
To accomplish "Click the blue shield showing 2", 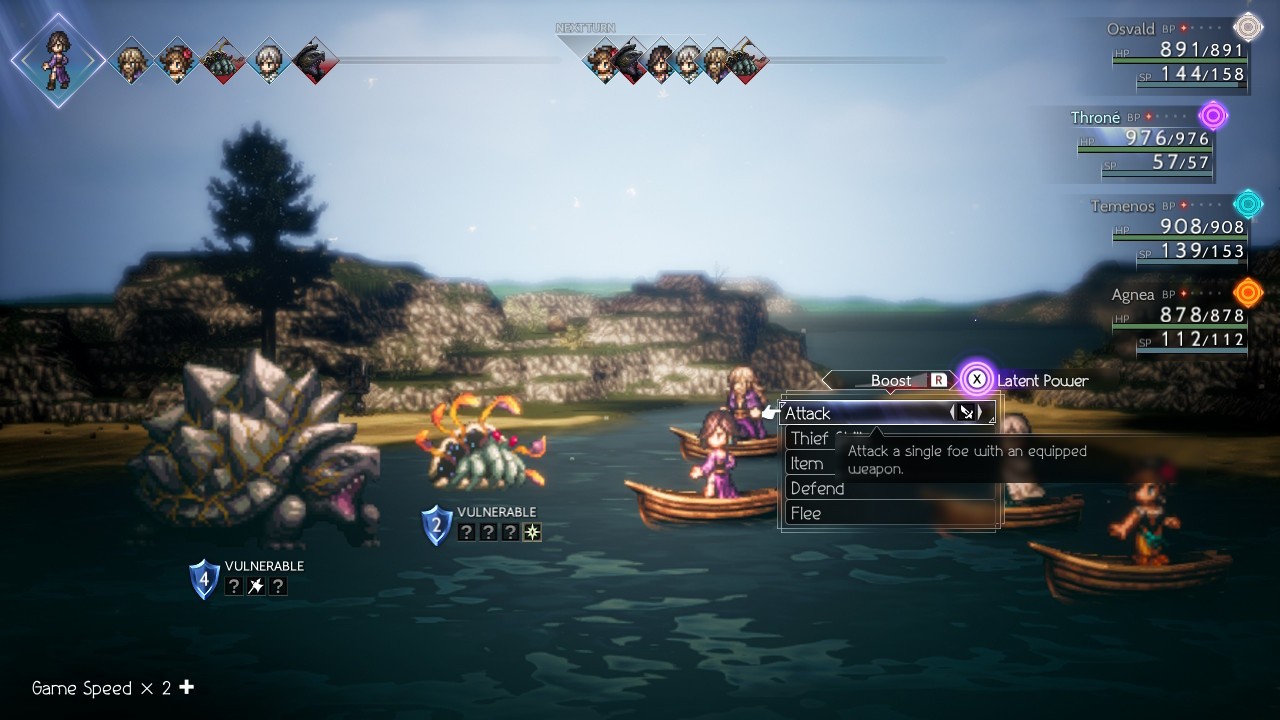I will click(436, 525).
